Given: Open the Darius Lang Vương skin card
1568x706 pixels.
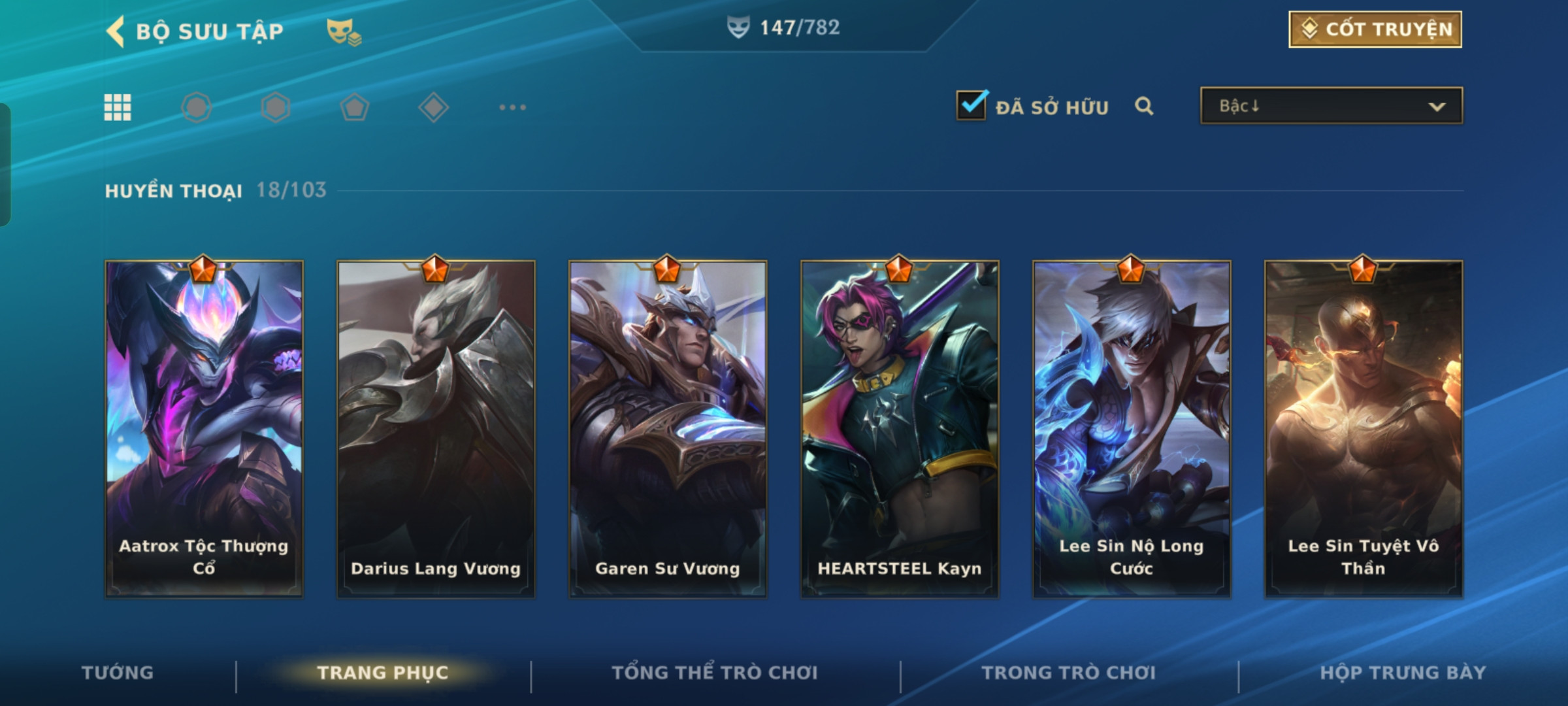Looking at the screenshot, I should (436, 428).
